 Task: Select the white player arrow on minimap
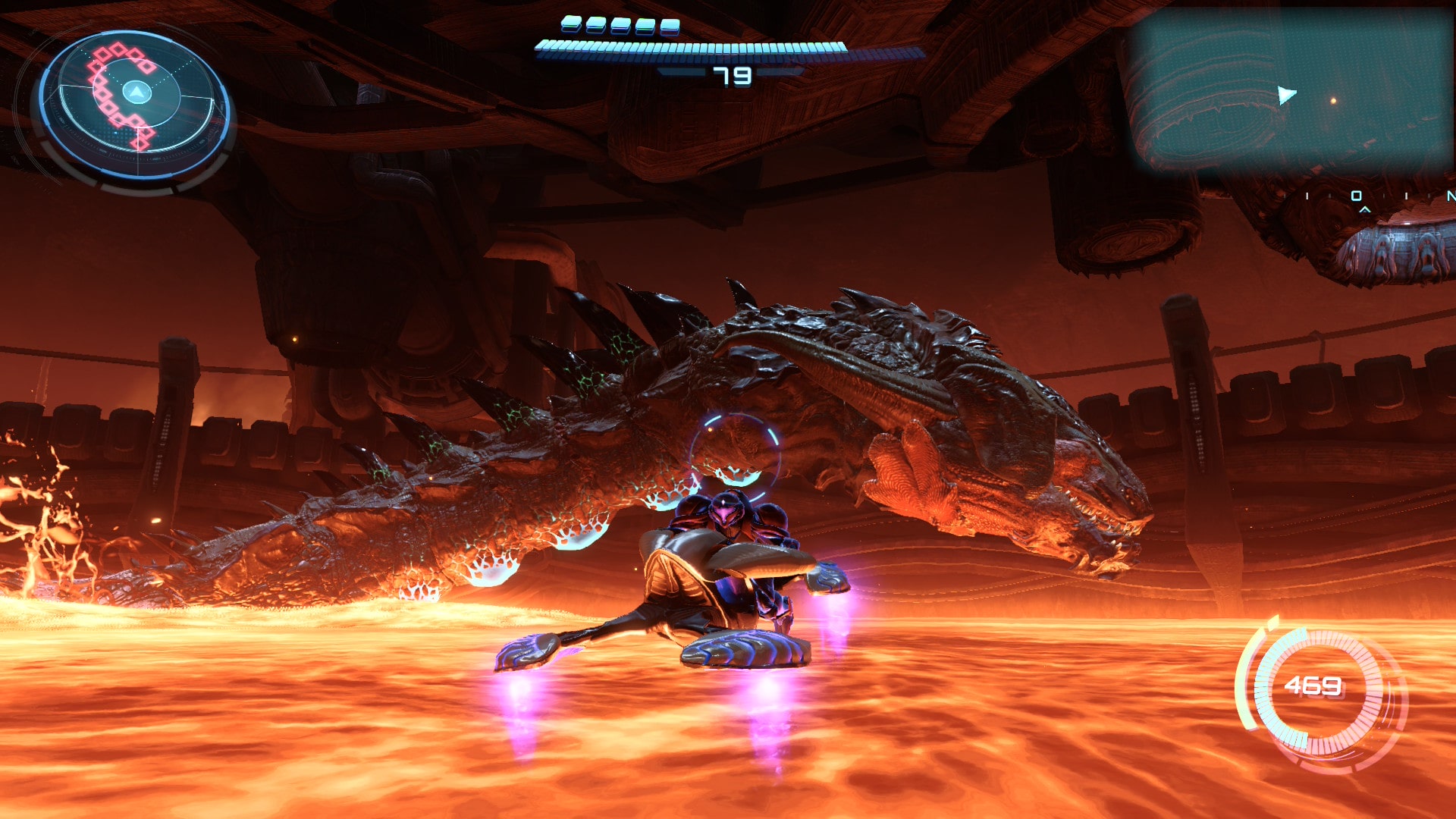pyautogui.click(x=1286, y=96)
